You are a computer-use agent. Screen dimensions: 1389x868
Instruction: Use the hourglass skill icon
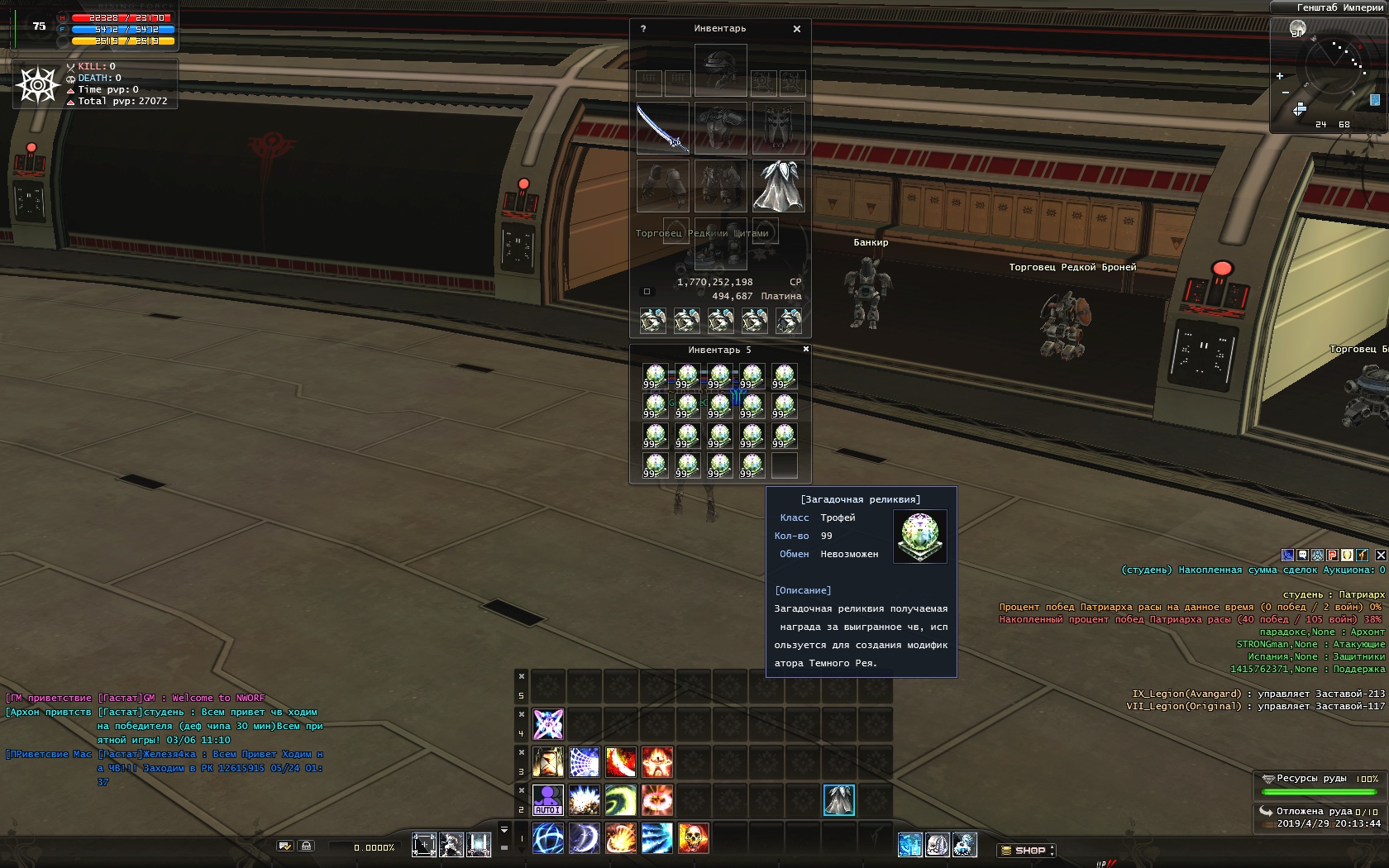pyautogui.click(x=479, y=844)
